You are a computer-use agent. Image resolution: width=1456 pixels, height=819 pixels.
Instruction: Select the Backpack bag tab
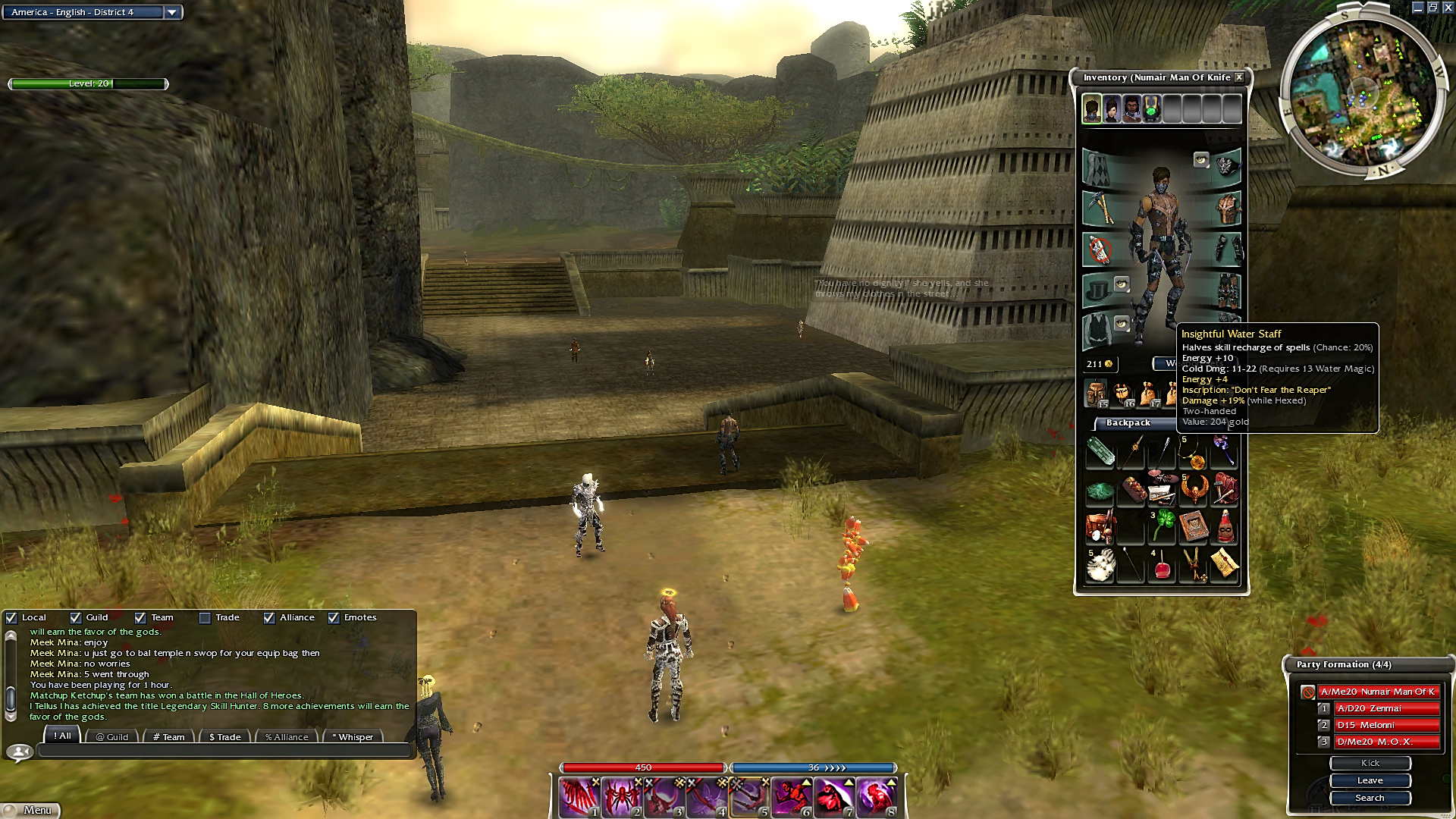pyautogui.click(x=1128, y=423)
